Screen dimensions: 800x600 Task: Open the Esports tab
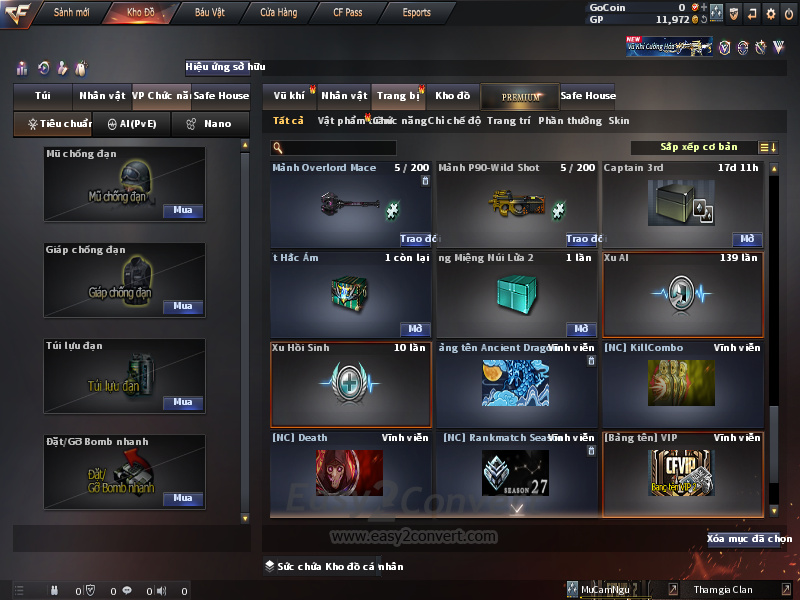416,13
